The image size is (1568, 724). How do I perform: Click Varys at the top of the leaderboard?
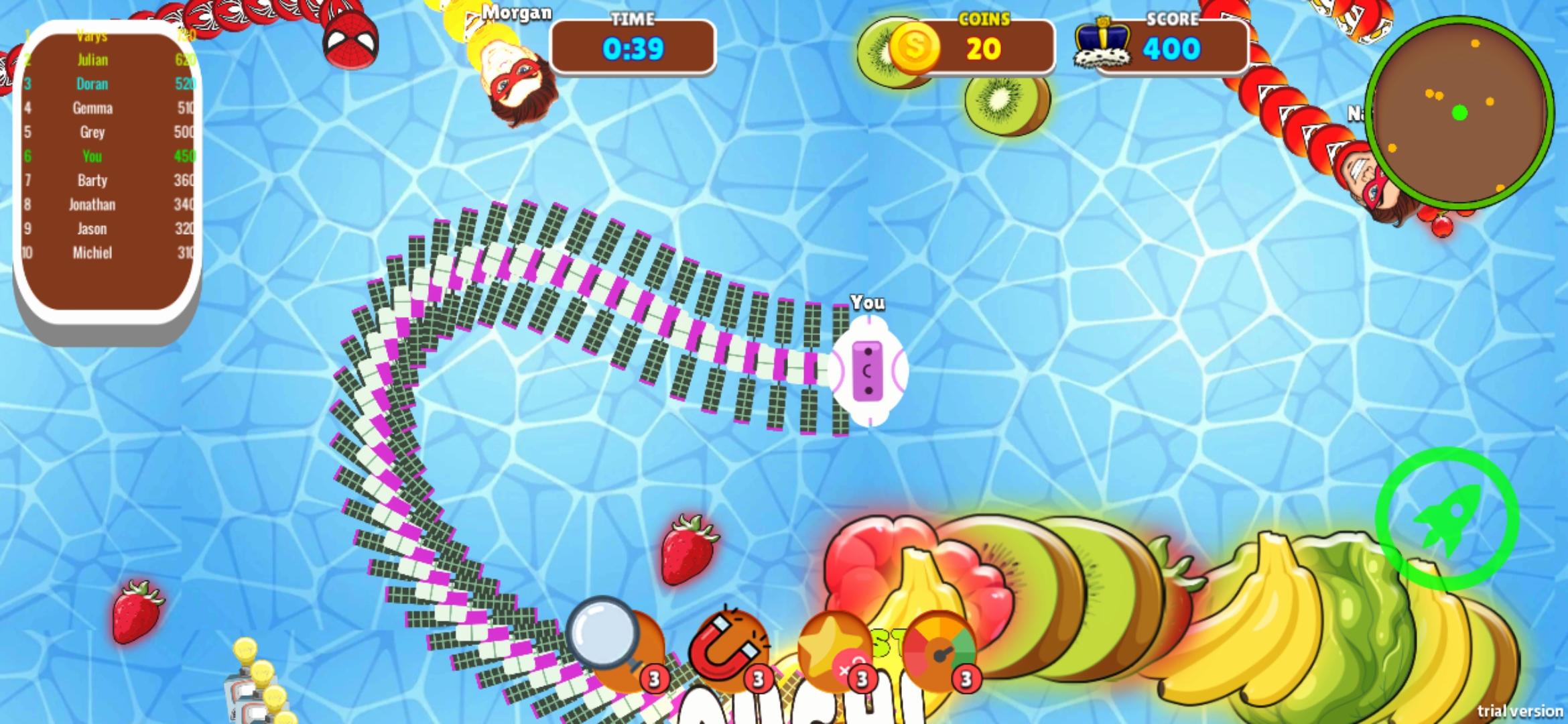pyautogui.click(x=92, y=36)
